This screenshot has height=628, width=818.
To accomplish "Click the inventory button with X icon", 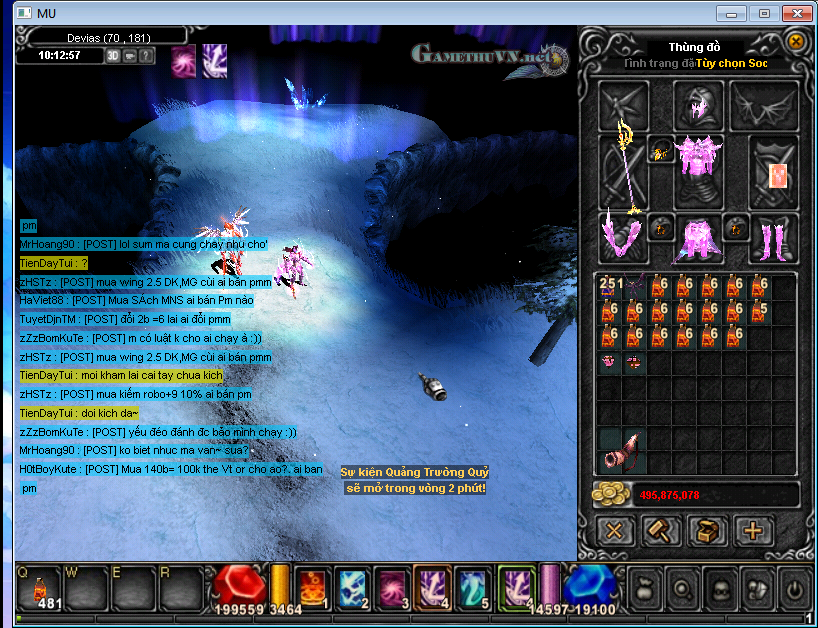I will tap(616, 531).
